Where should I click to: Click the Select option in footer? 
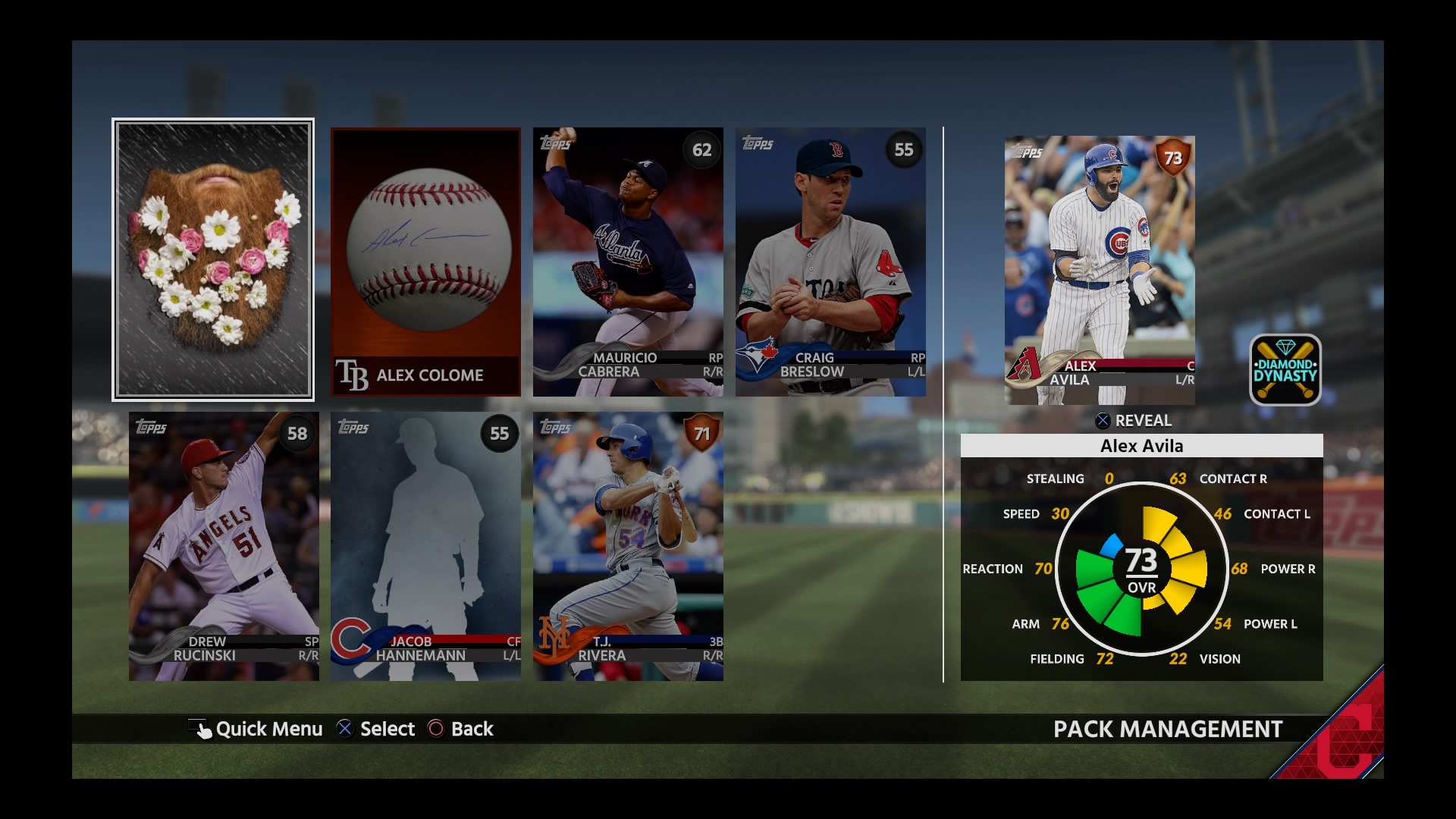[x=376, y=729]
